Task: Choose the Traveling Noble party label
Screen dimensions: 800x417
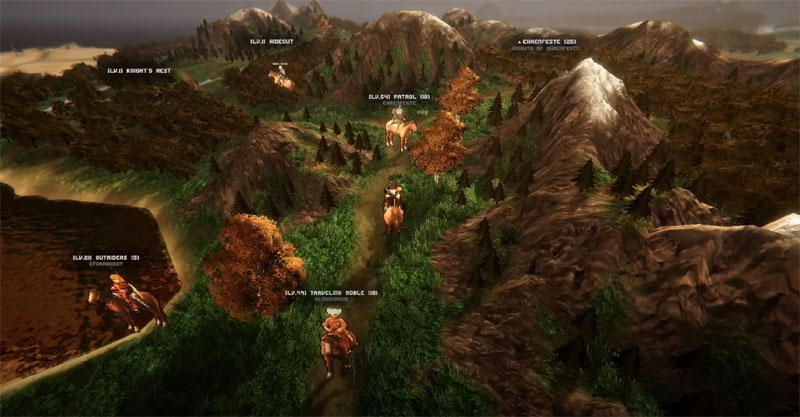Action: pyautogui.click(x=331, y=293)
